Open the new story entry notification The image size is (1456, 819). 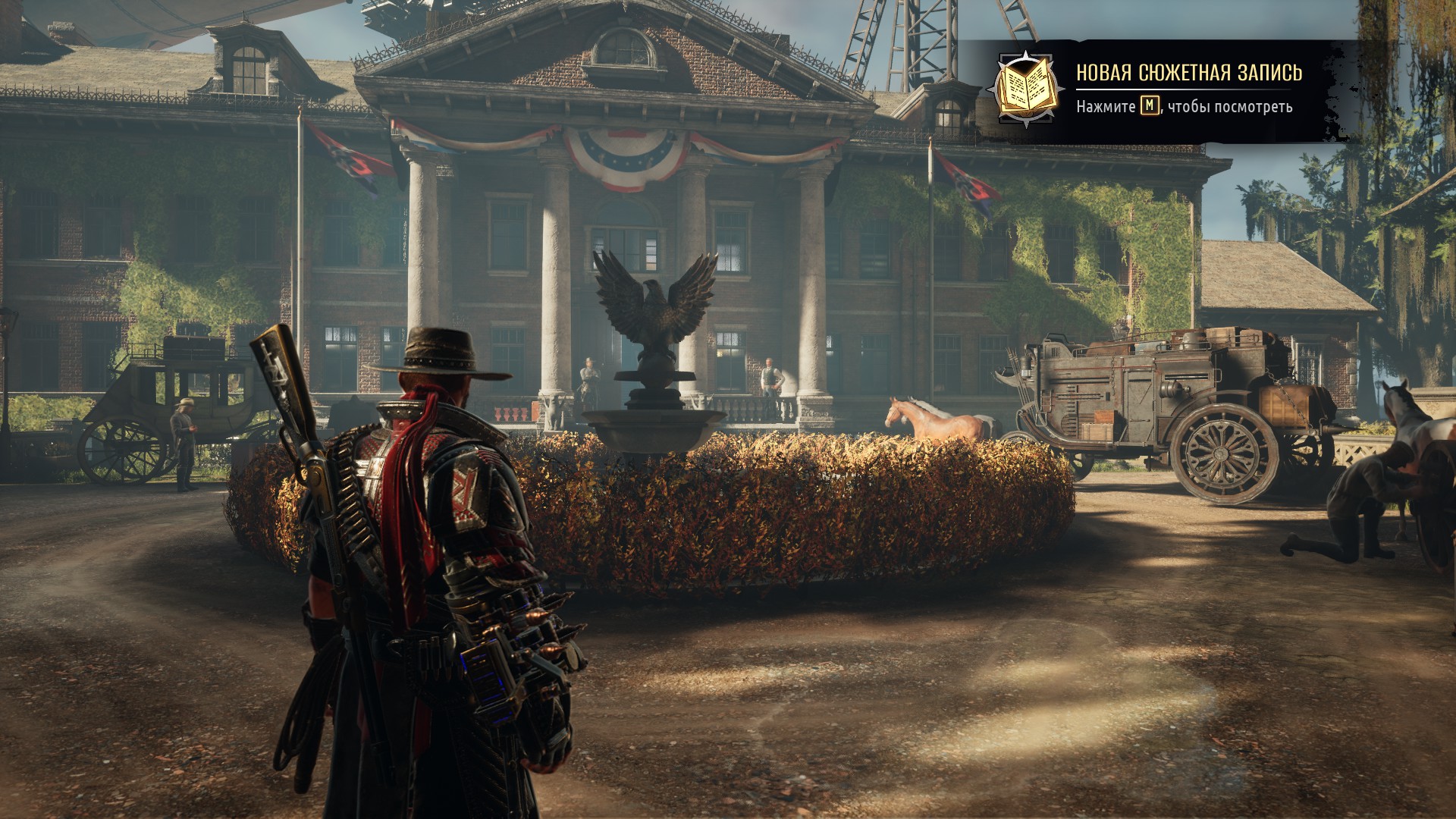pyautogui.click(x=1188, y=73)
